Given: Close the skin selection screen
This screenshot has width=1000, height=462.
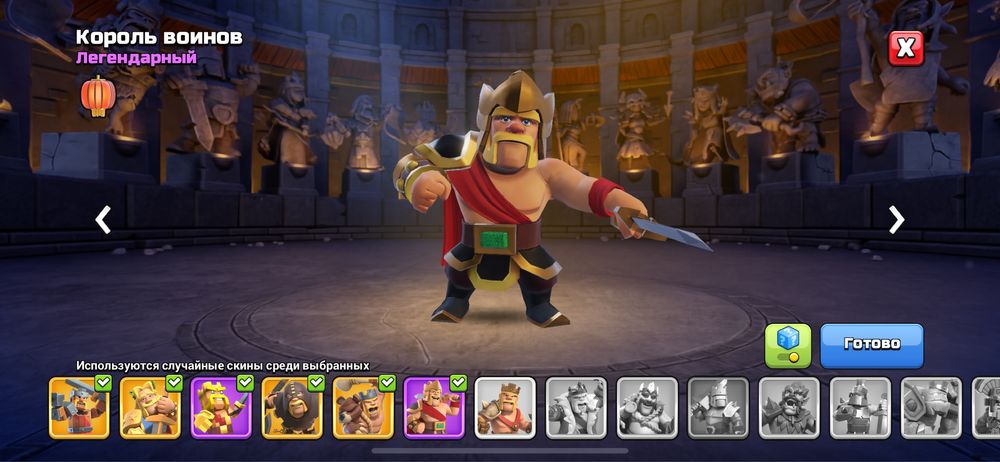Looking at the screenshot, I should pyautogui.click(x=906, y=47).
